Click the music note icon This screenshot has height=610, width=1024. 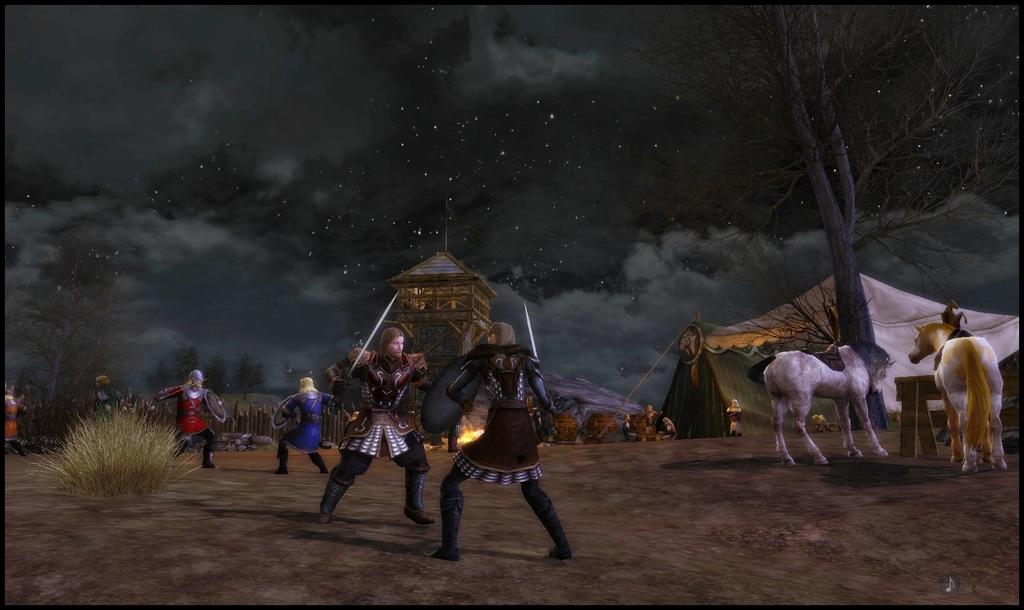(950, 583)
